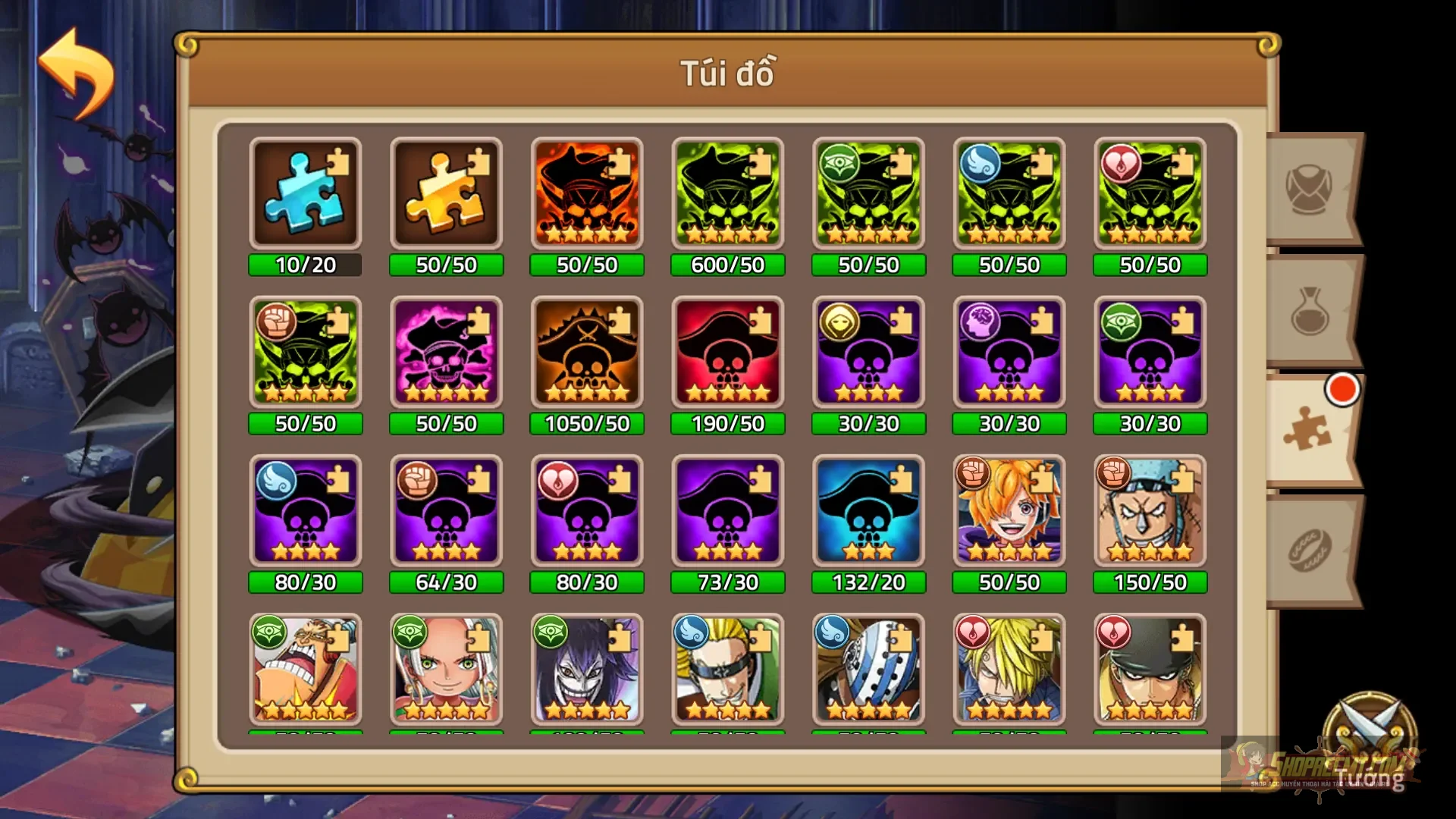The width and height of the screenshot is (1456, 819).
Task: Click the 10/20 quantity progress bar
Action: pyautogui.click(x=306, y=265)
